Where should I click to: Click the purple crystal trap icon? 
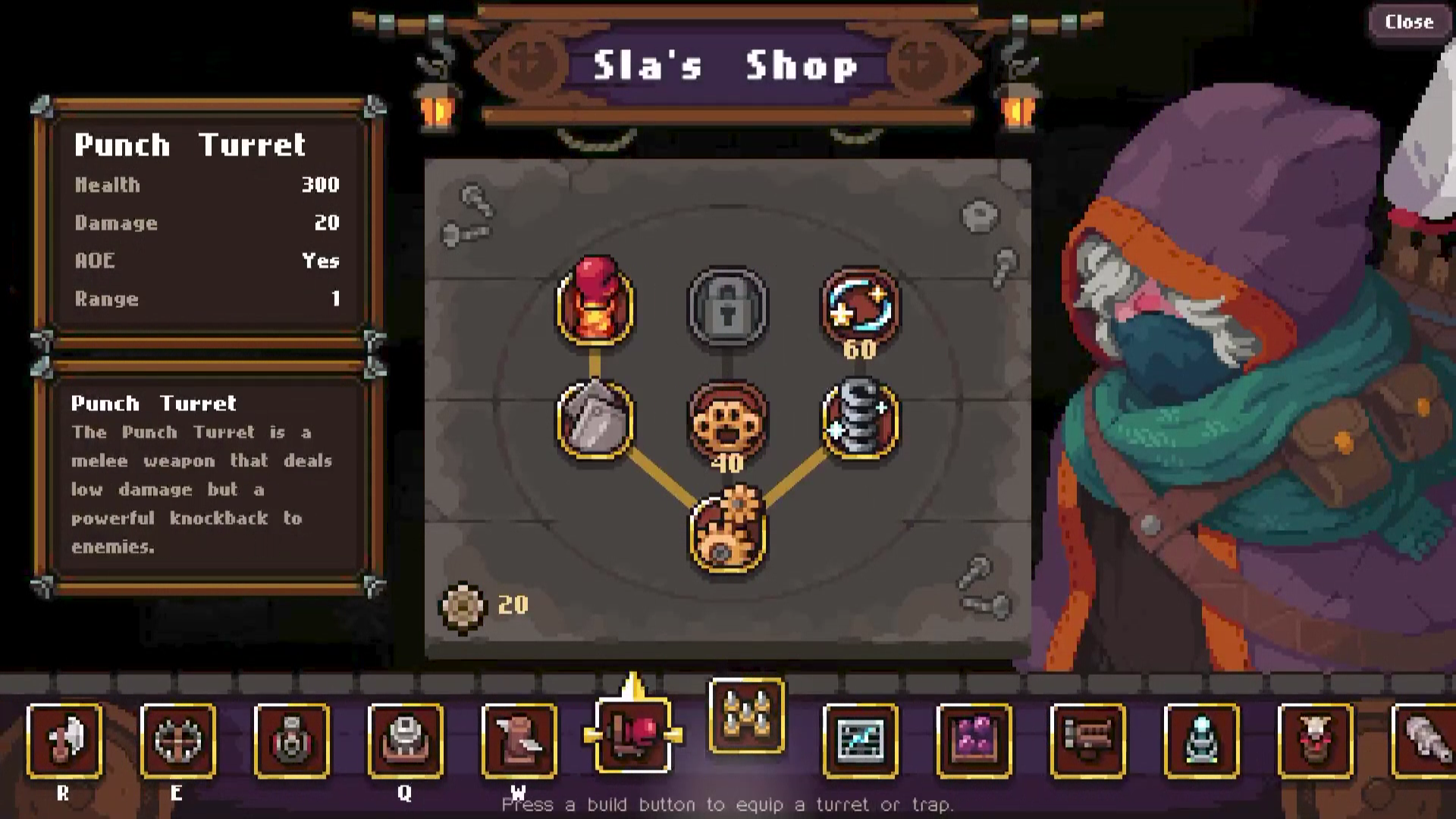[x=973, y=742]
